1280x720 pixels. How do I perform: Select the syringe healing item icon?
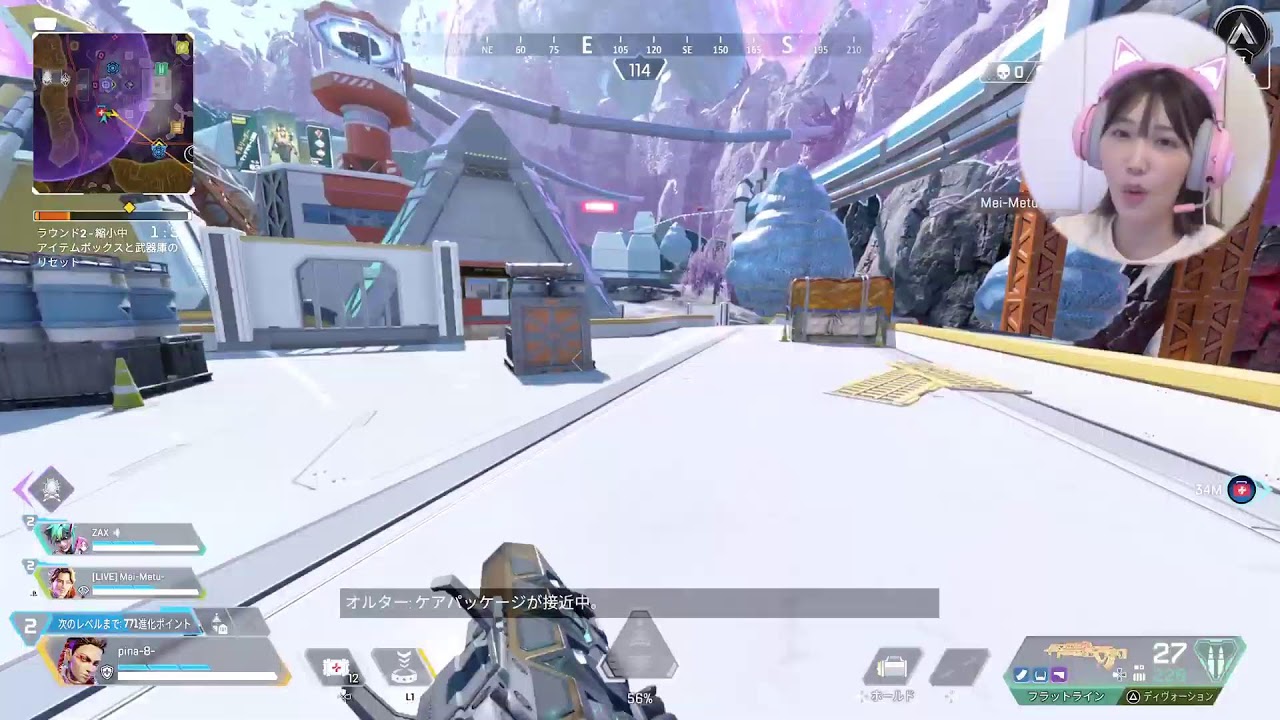[x=336, y=665]
